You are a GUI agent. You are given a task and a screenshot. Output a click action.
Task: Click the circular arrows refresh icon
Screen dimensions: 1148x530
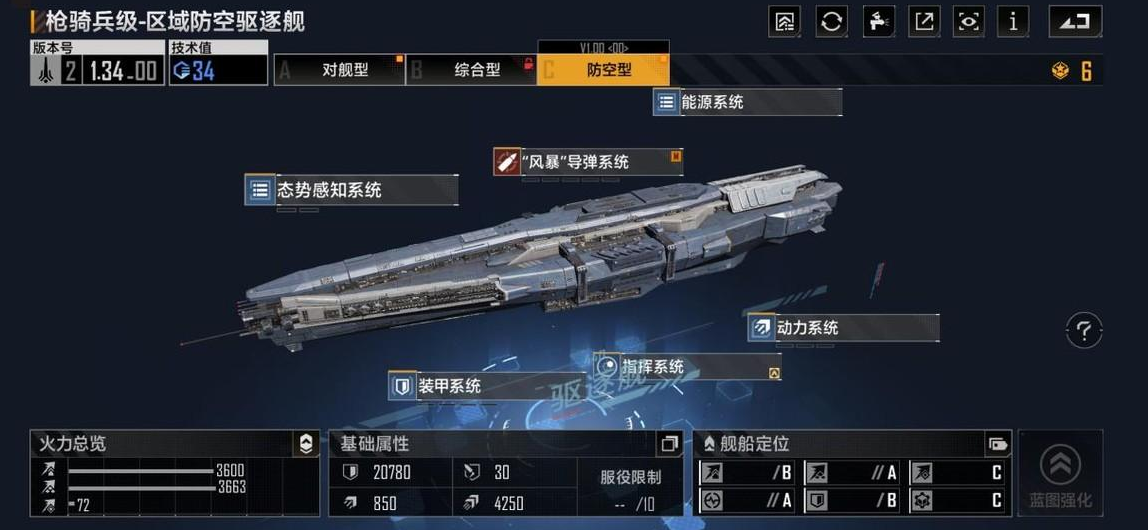(831, 21)
